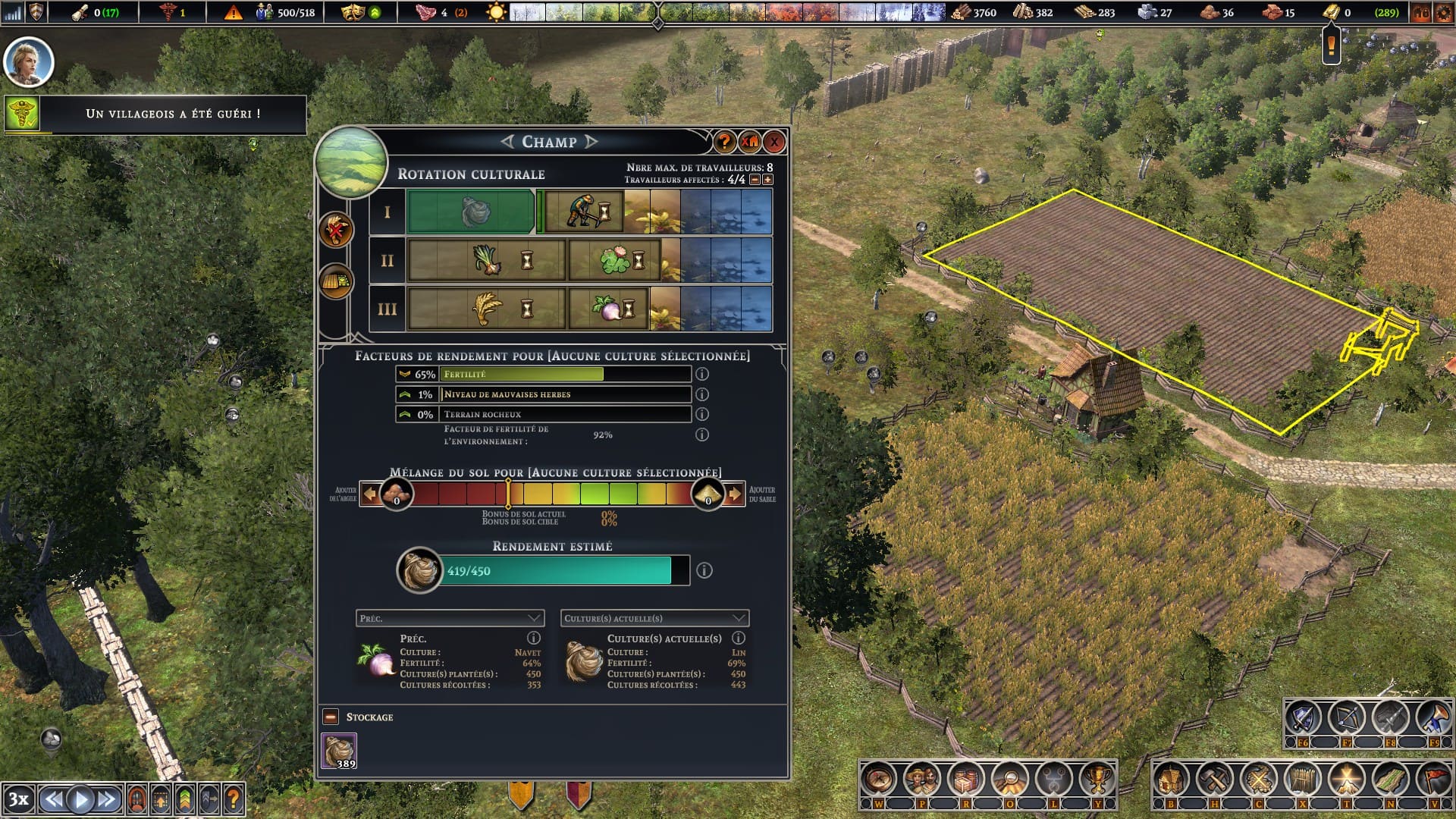Select the turnip crop slot in rotation III
The height and width of the screenshot is (819, 1456).
coord(610,309)
